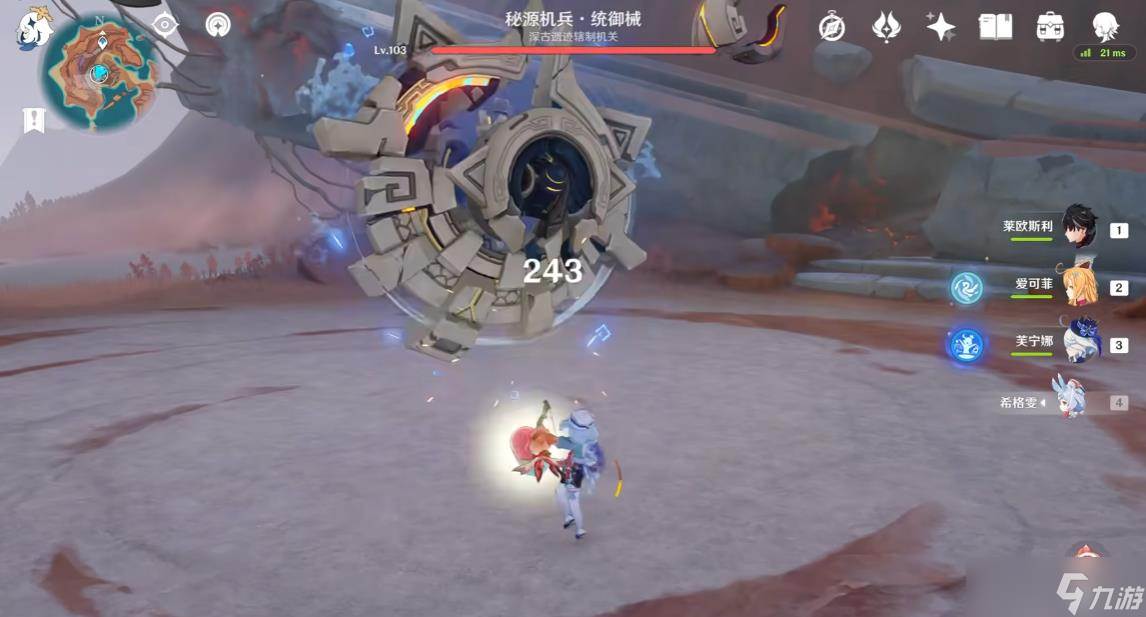
Task: Open the backpack inventory
Action: tap(1050, 27)
